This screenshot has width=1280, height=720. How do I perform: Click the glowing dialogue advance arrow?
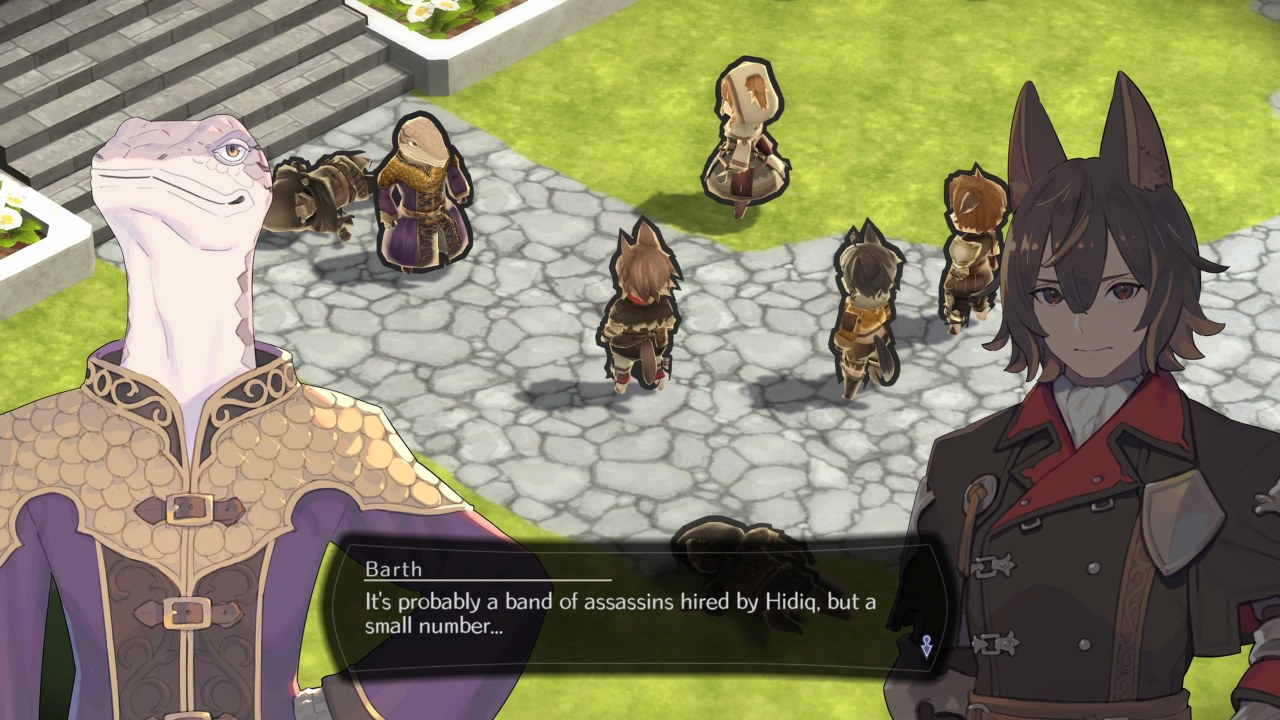925,646
